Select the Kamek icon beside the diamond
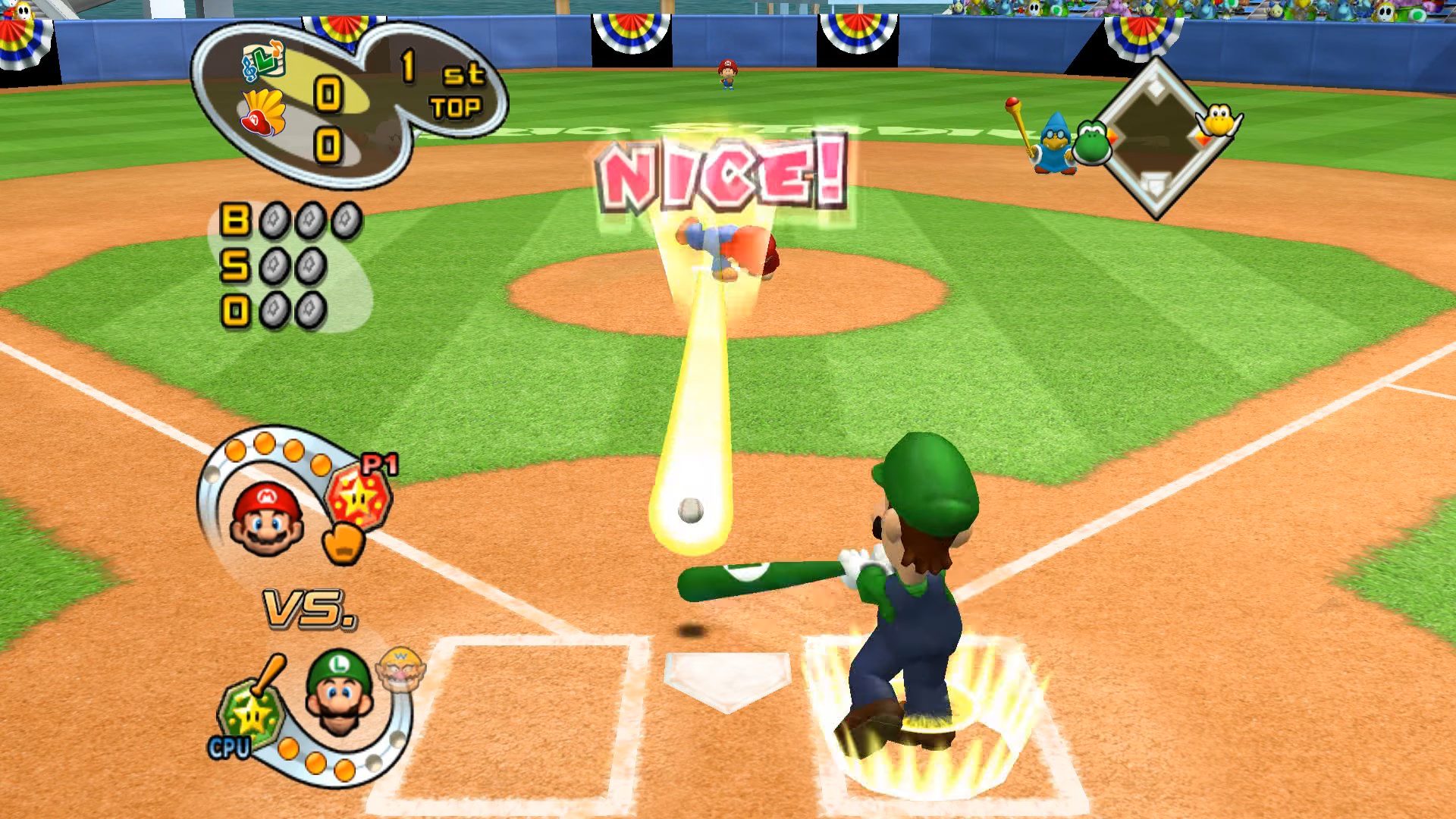The image size is (1456, 819). click(1053, 144)
